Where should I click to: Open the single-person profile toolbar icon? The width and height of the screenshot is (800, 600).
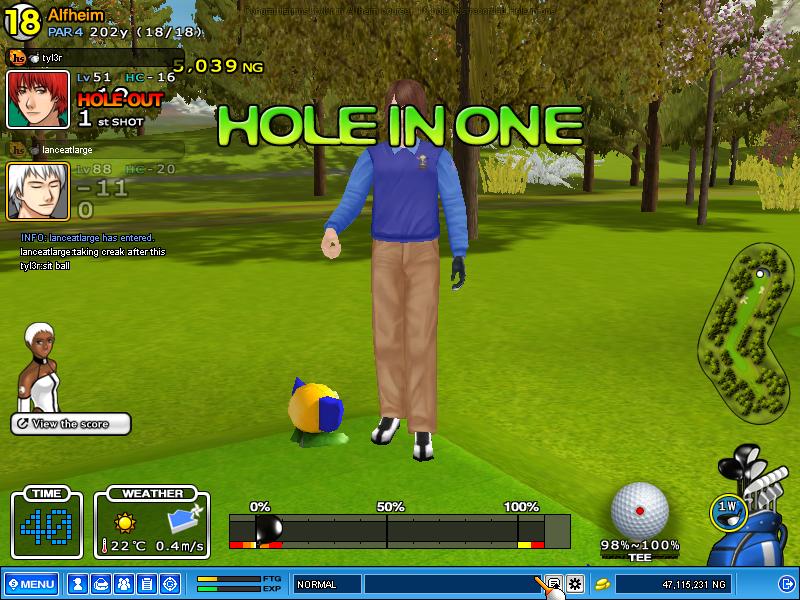pos(78,584)
